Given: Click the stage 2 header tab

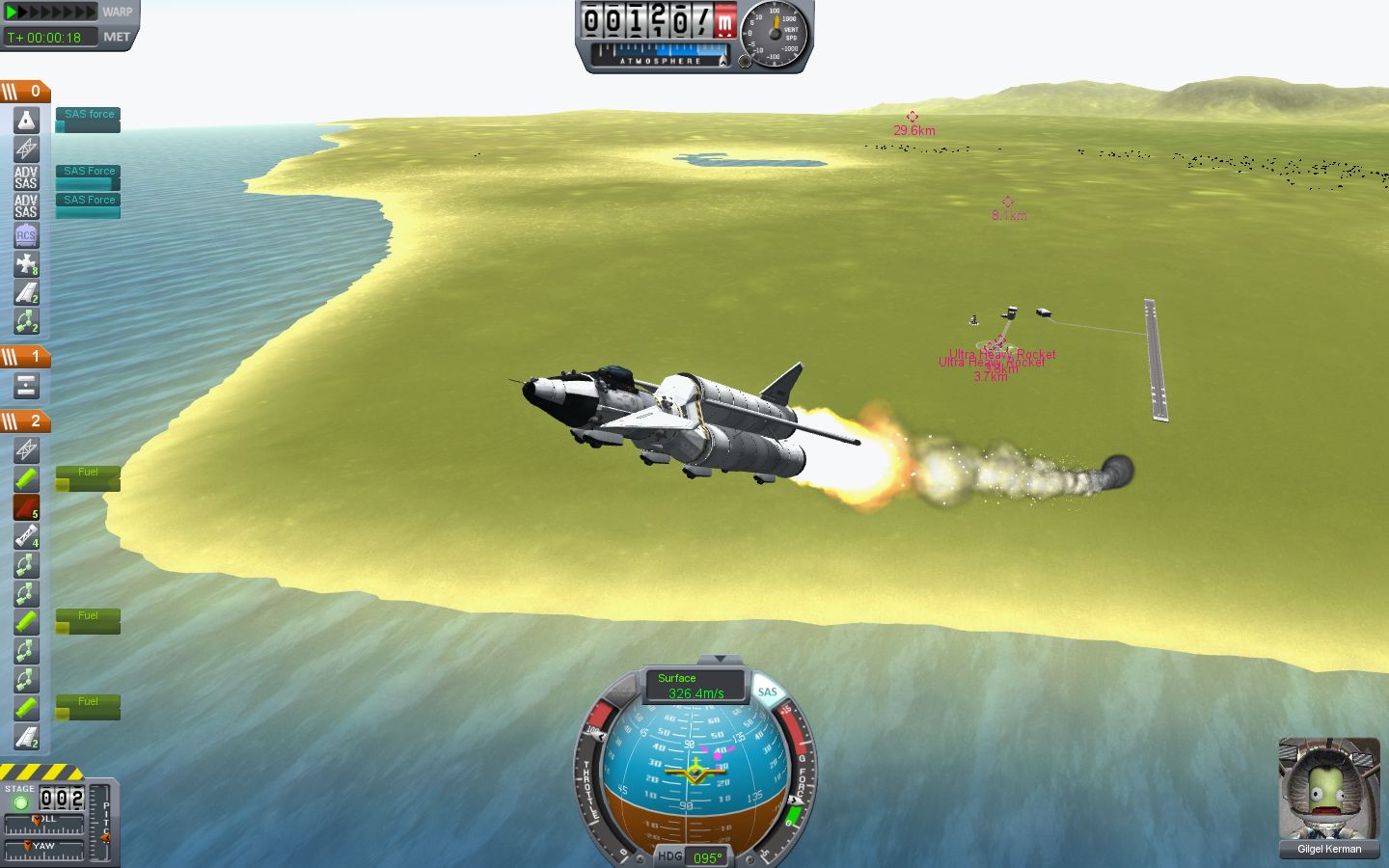Looking at the screenshot, I should pyautogui.click(x=25, y=421).
